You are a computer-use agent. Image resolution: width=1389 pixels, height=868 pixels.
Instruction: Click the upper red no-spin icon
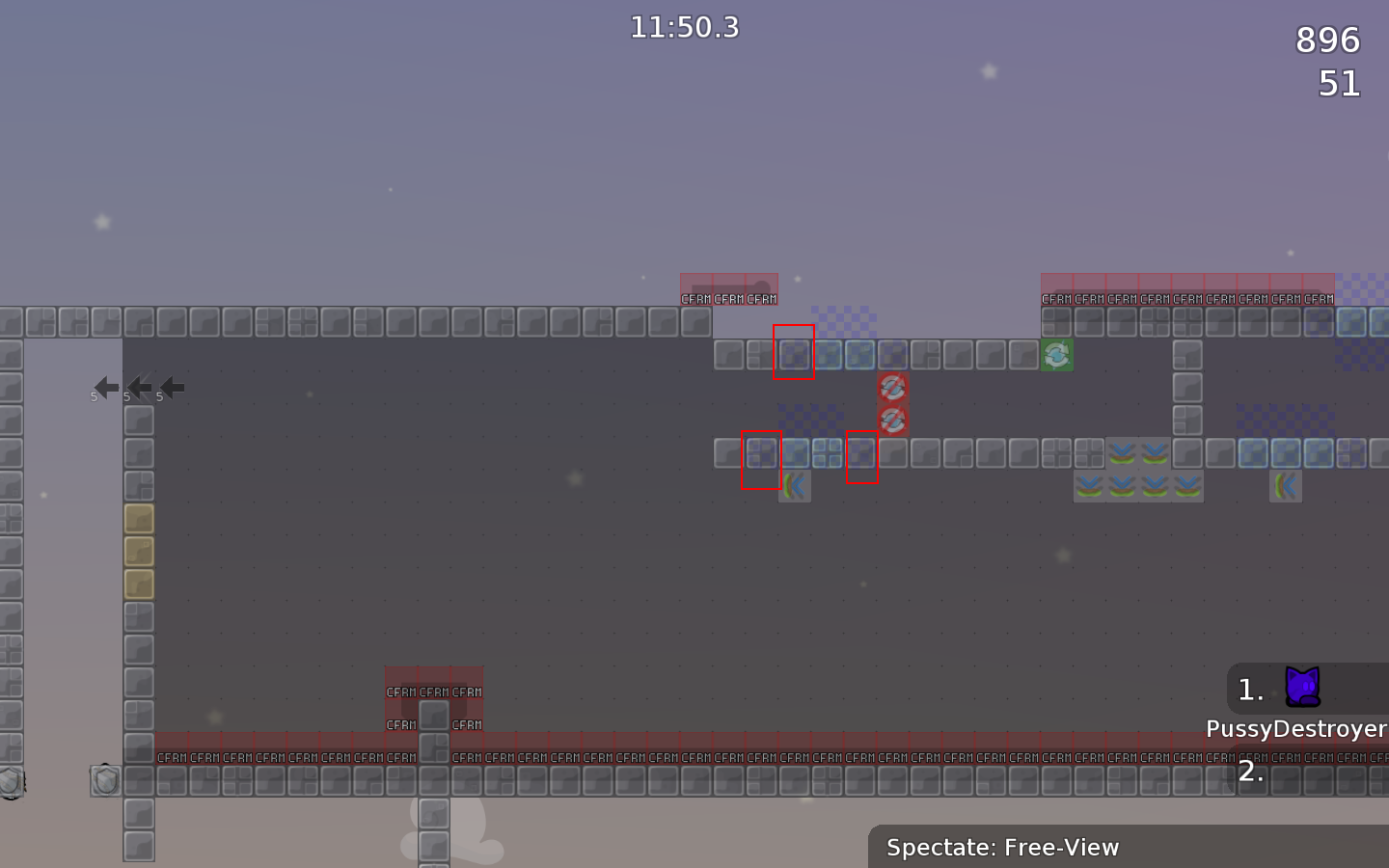coord(892,386)
